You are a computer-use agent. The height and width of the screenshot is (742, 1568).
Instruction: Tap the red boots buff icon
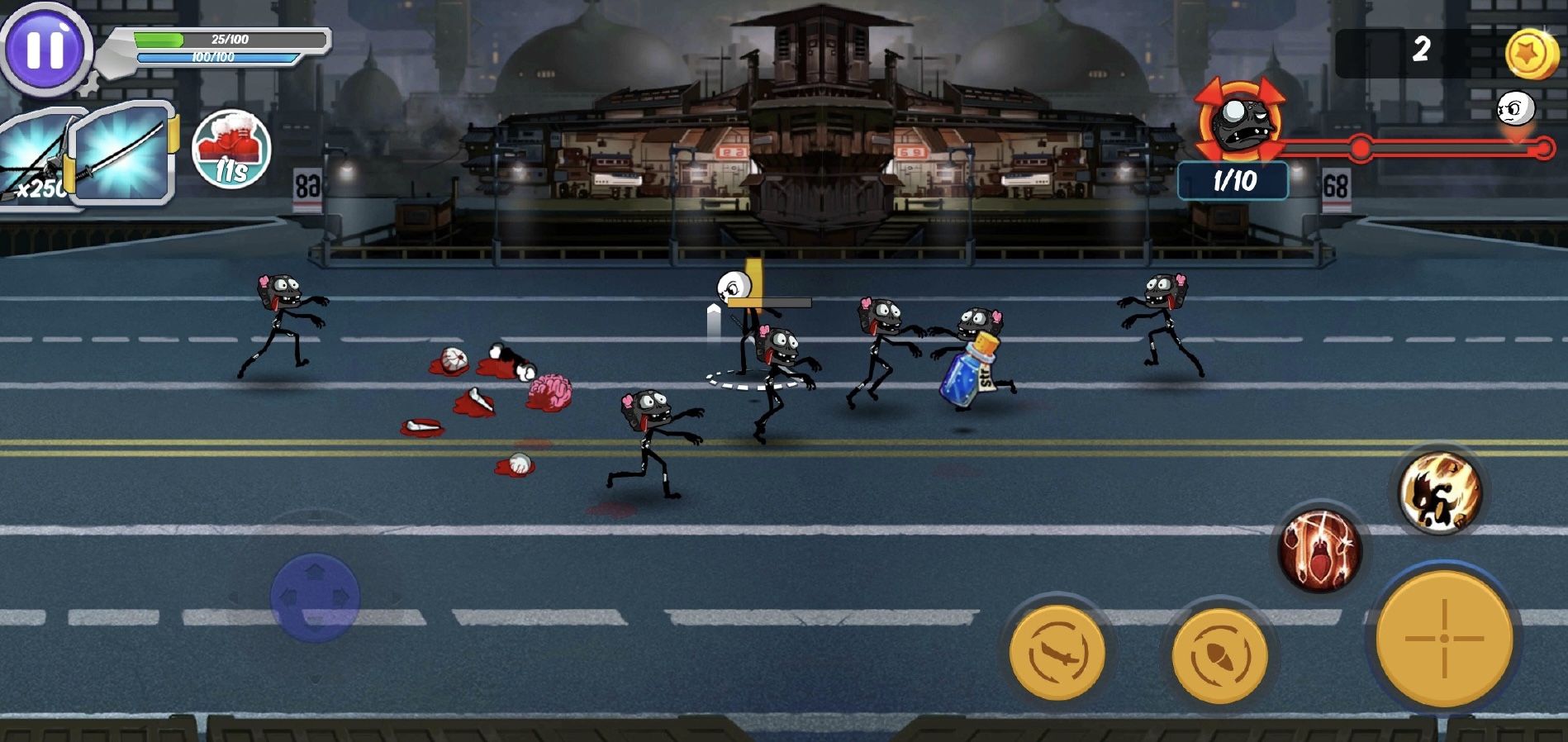pyautogui.click(x=231, y=150)
